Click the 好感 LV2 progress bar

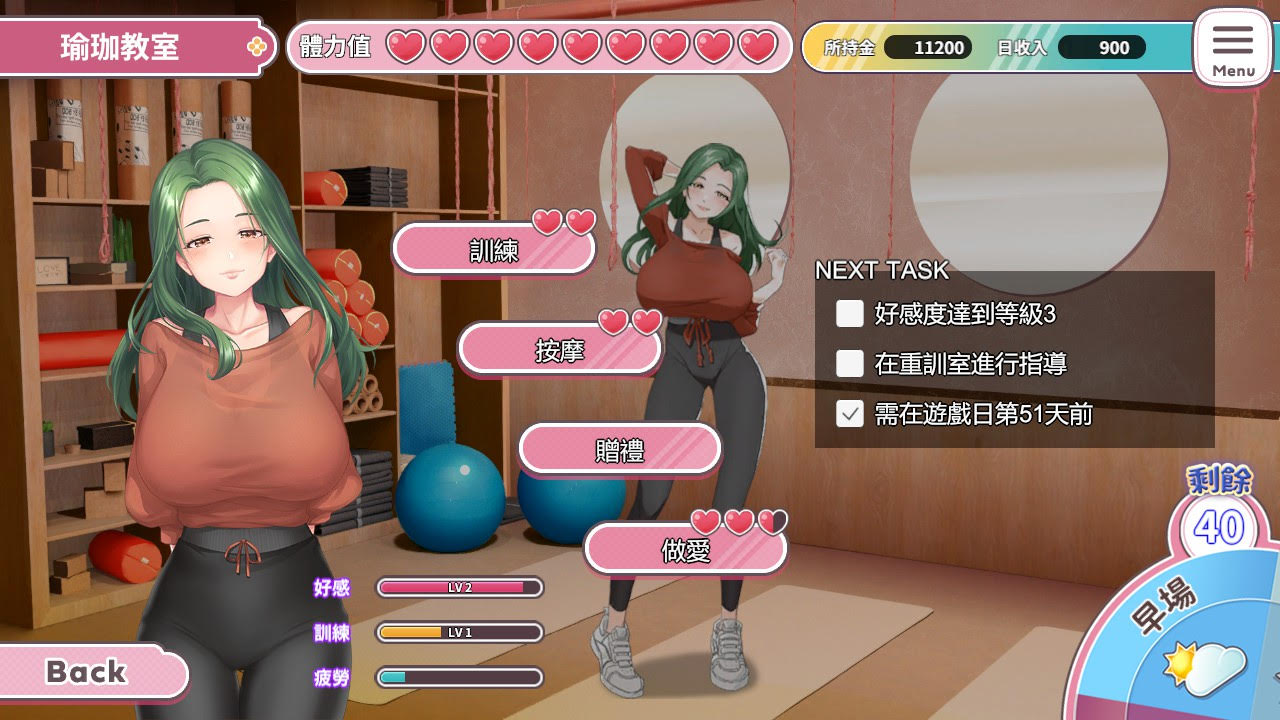458,588
